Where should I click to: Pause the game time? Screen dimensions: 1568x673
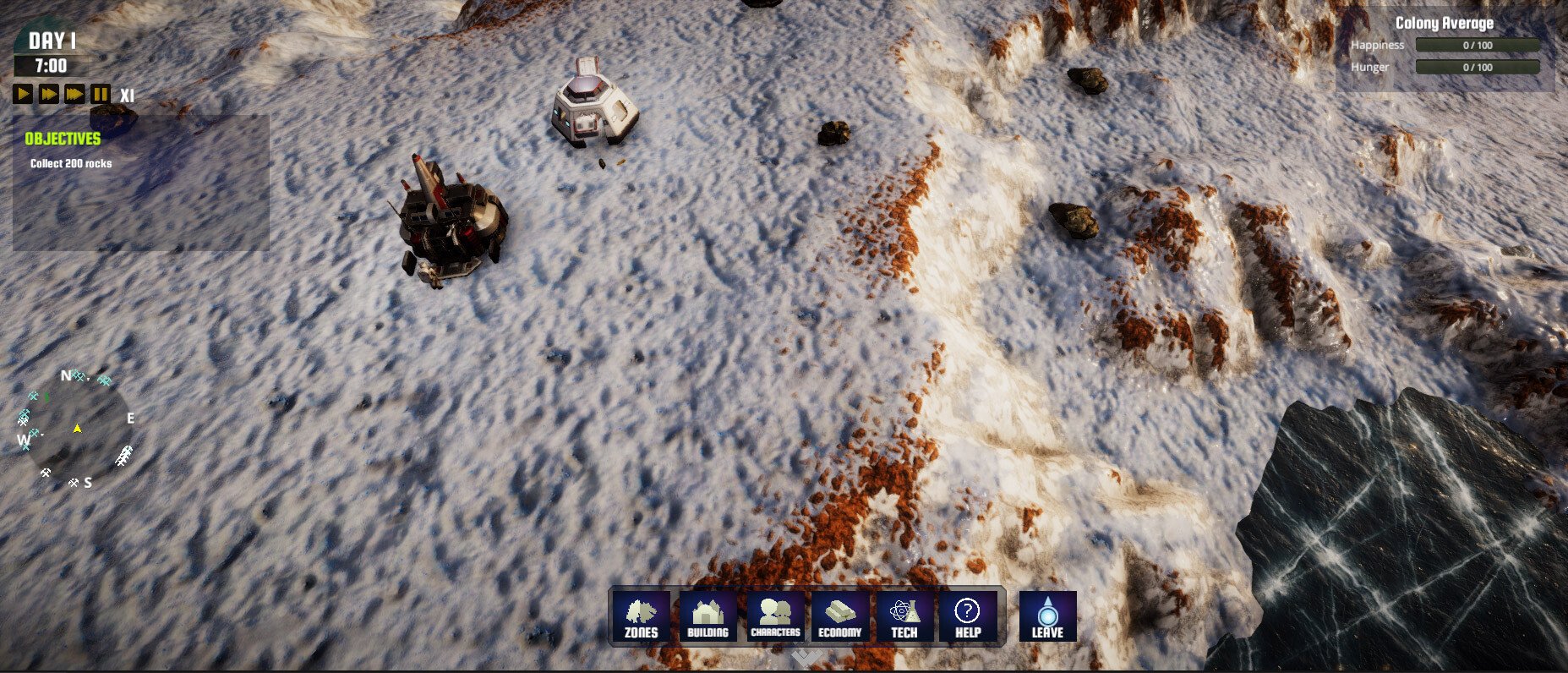(x=100, y=94)
